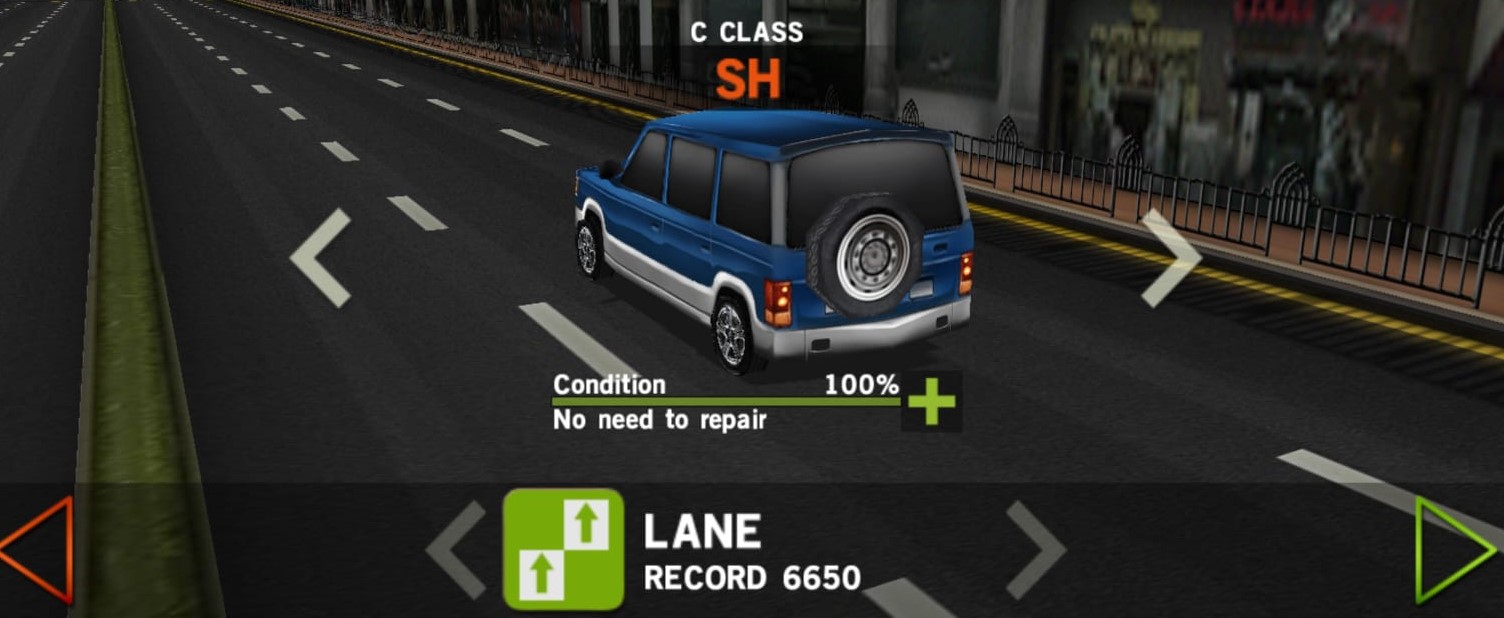The image size is (1504, 618).
Task: Switch to the previous game mode arrow
Action: [457, 550]
